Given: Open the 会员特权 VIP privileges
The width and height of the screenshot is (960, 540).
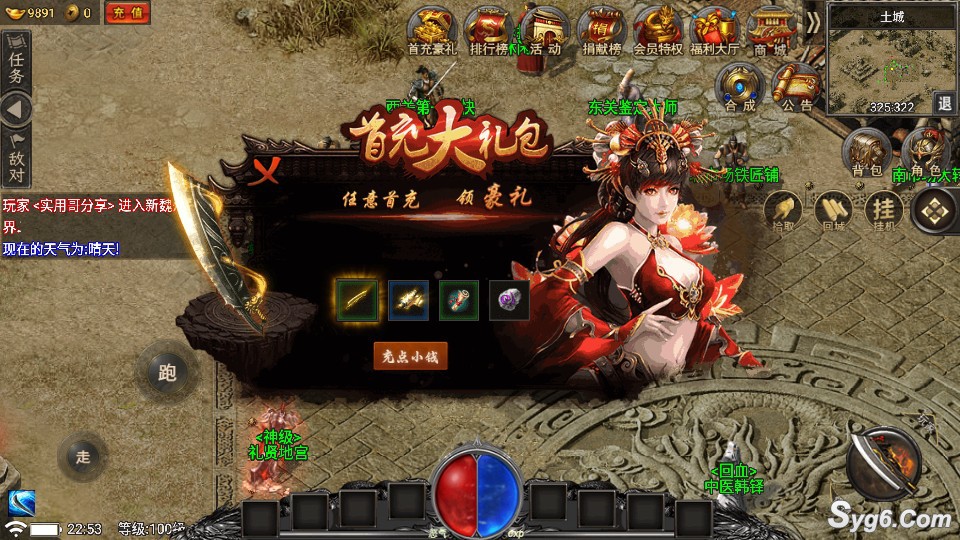Looking at the screenshot, I should tap(657, 30).
